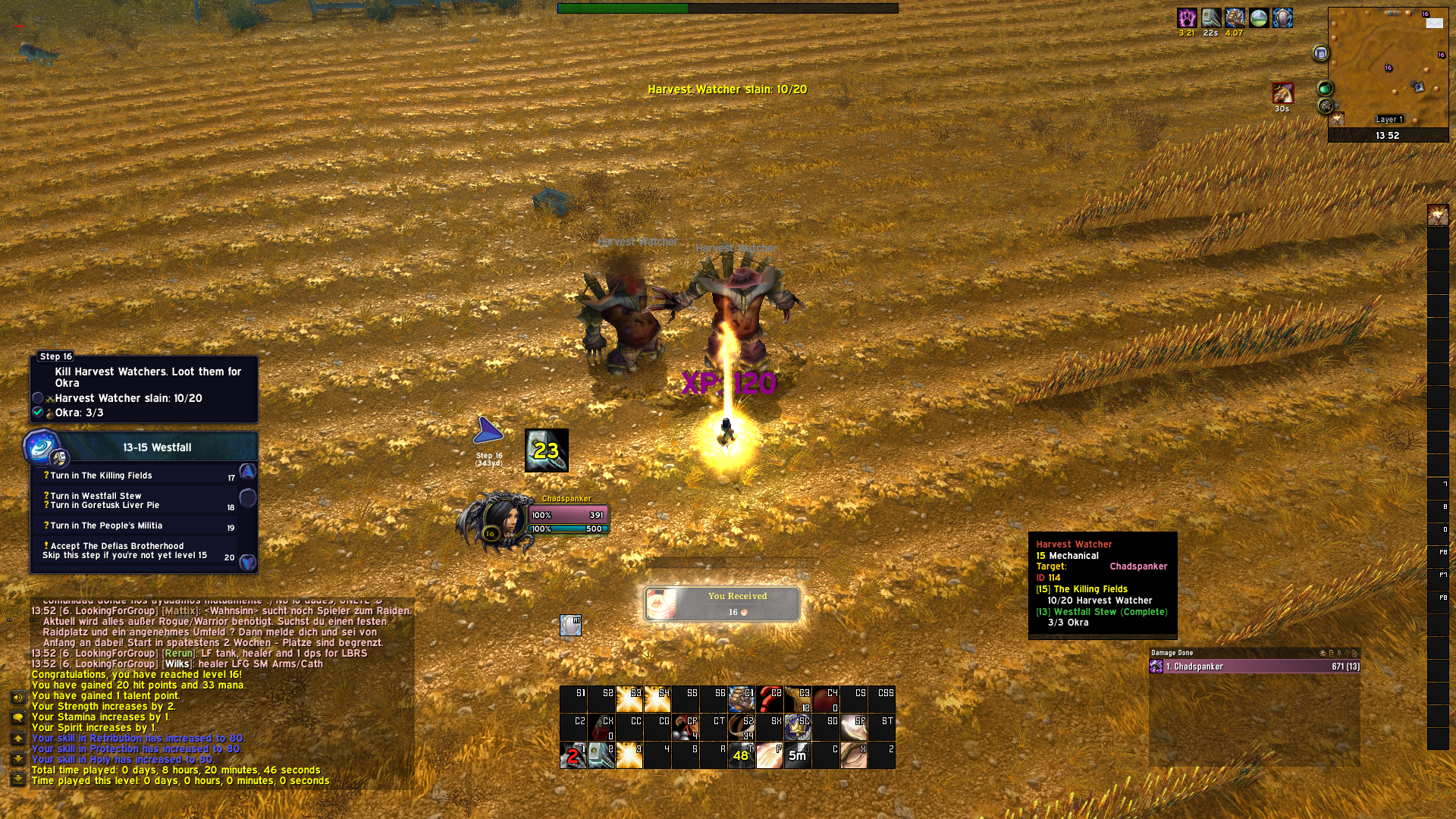Select the purple paw print buff icon
The width and height of the screenshot is (1456, 819).
pos(1187,17)
